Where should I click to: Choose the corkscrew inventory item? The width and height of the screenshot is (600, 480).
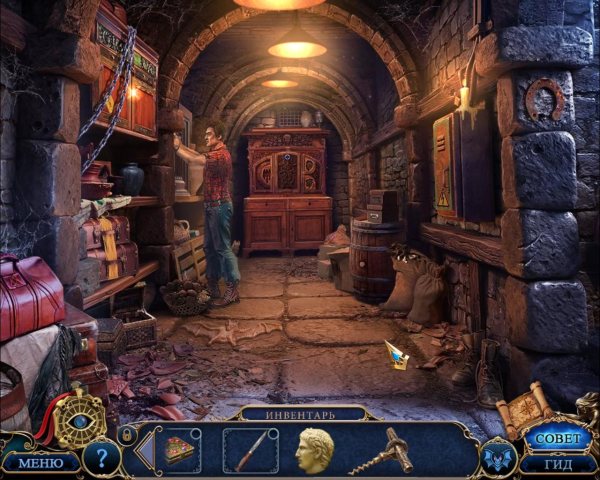click(381, 450)
